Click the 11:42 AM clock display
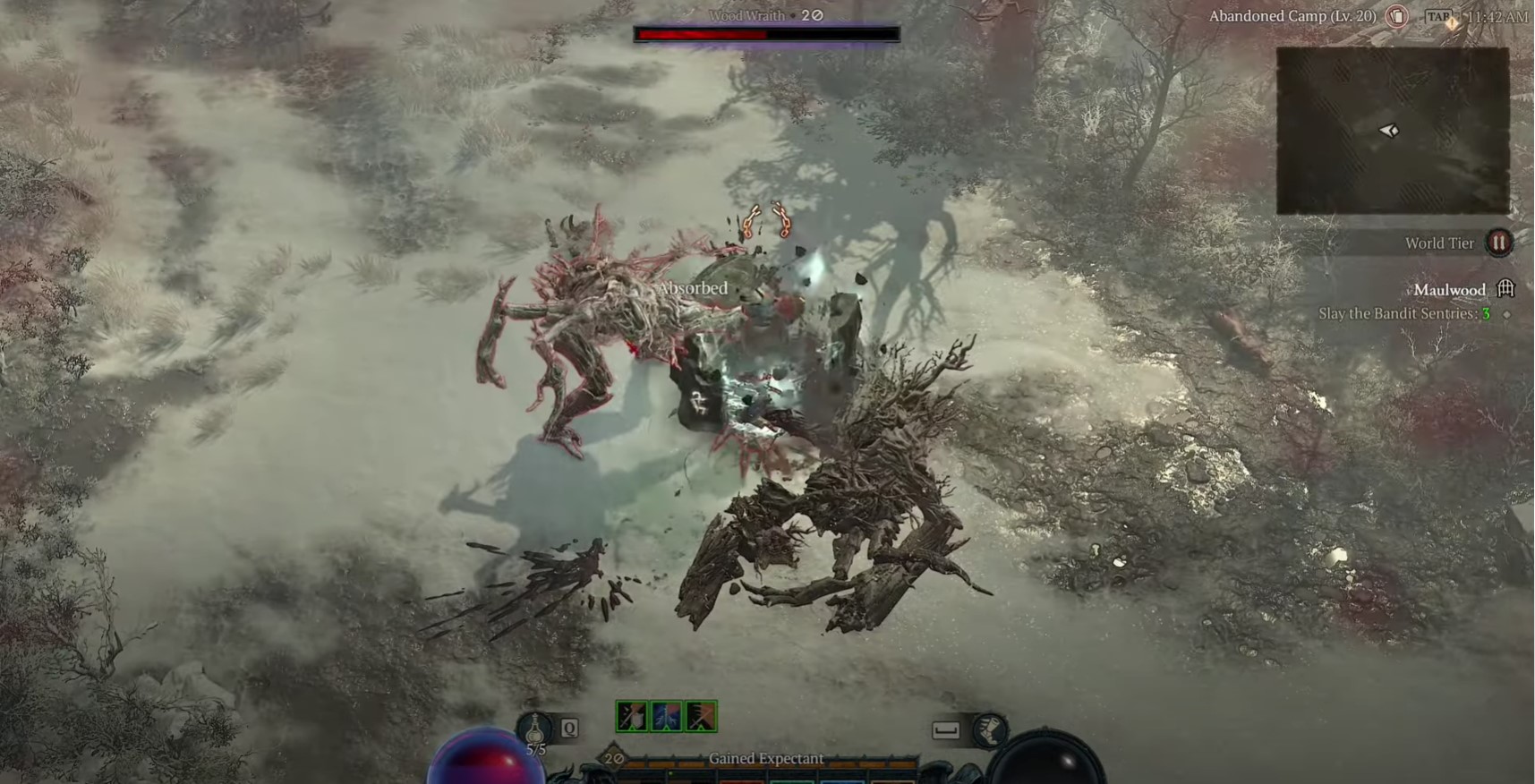This screenshot has height=784, width=1535. [1497, 16]
